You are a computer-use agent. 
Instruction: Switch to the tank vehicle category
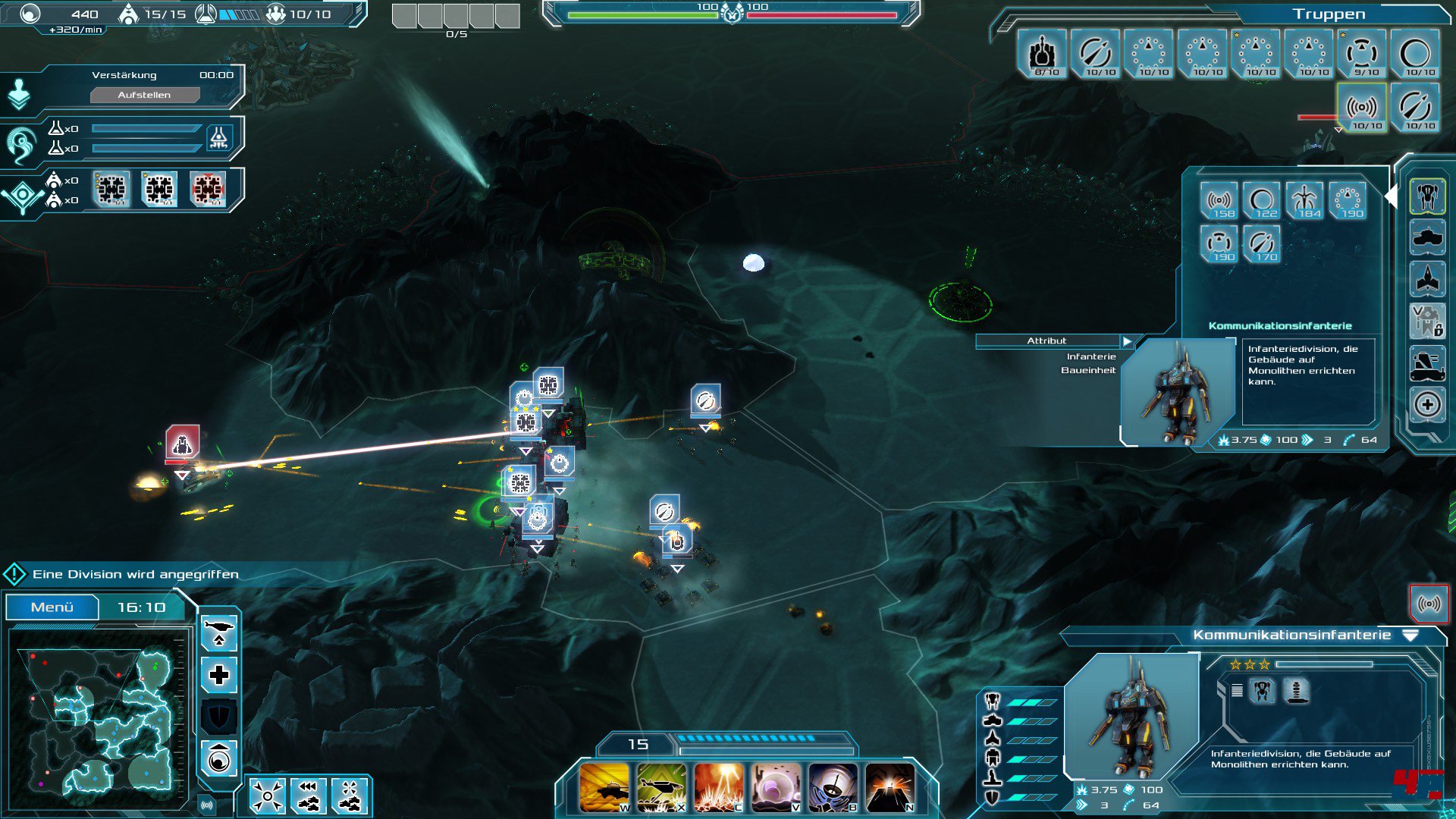[x=1427, y=238]
